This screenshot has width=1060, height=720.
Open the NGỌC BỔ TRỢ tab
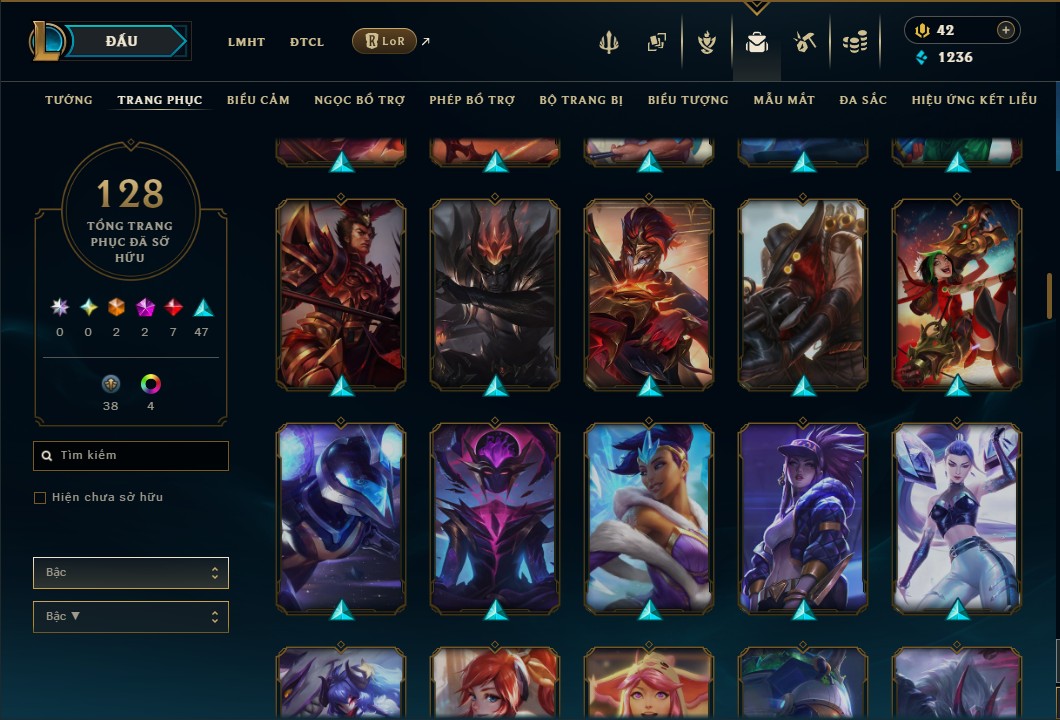[359, 100]
